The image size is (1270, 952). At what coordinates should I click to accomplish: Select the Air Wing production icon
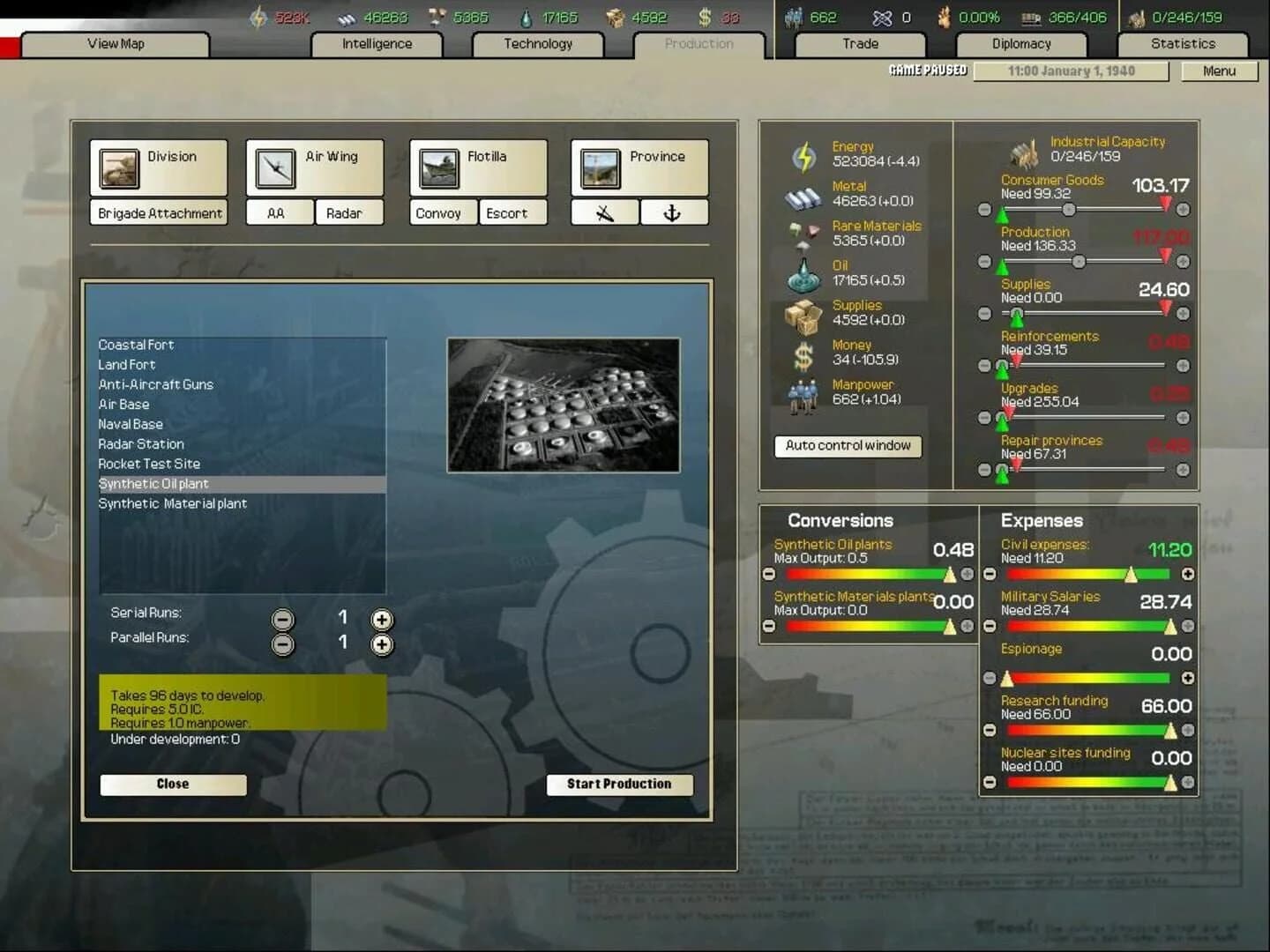point(275,167)
